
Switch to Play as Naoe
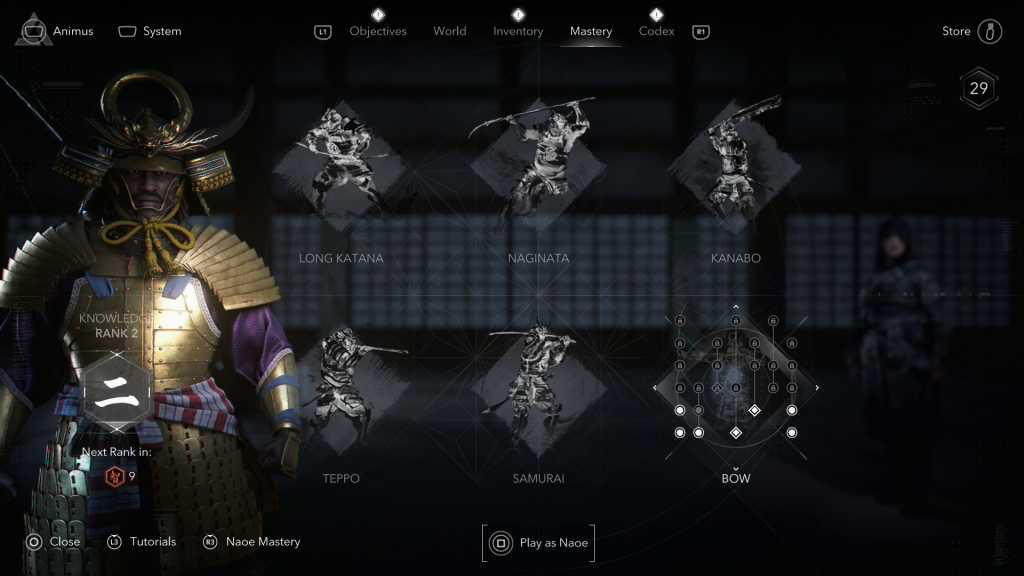[x=539, y=543]
